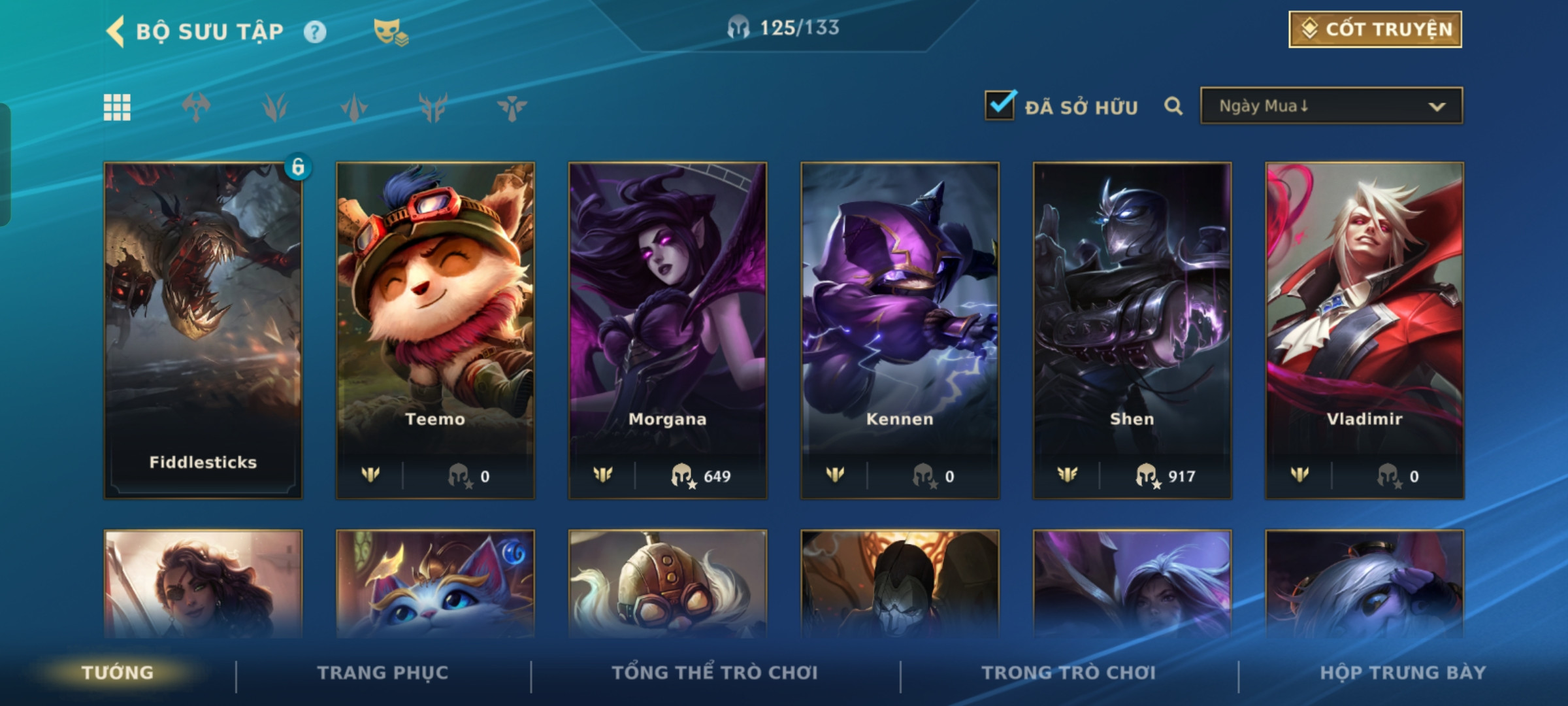Screen dimensions: 1568x706
Task: View the Vladimir champion card
Action: pos(1364,330)
